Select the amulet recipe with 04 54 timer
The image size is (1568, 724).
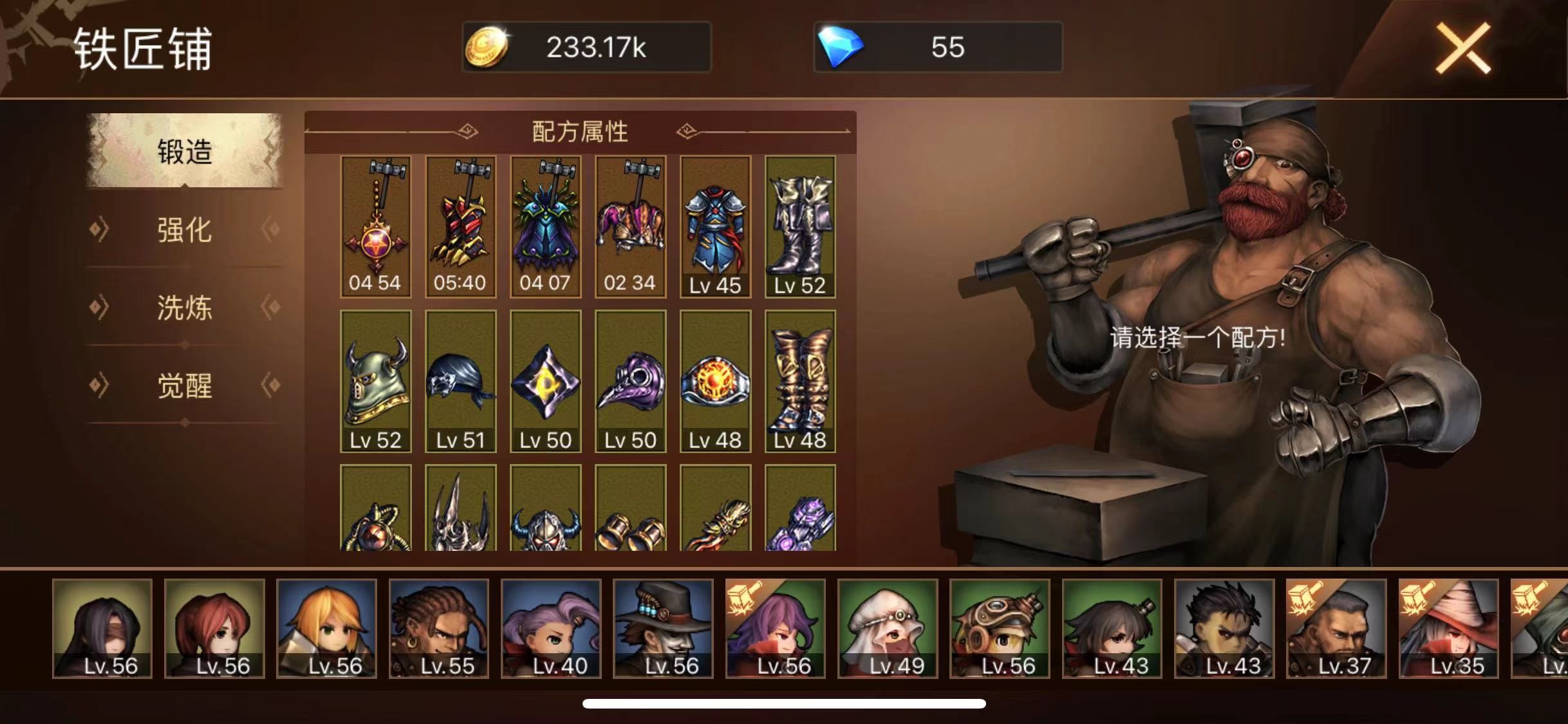pos(375,227)
